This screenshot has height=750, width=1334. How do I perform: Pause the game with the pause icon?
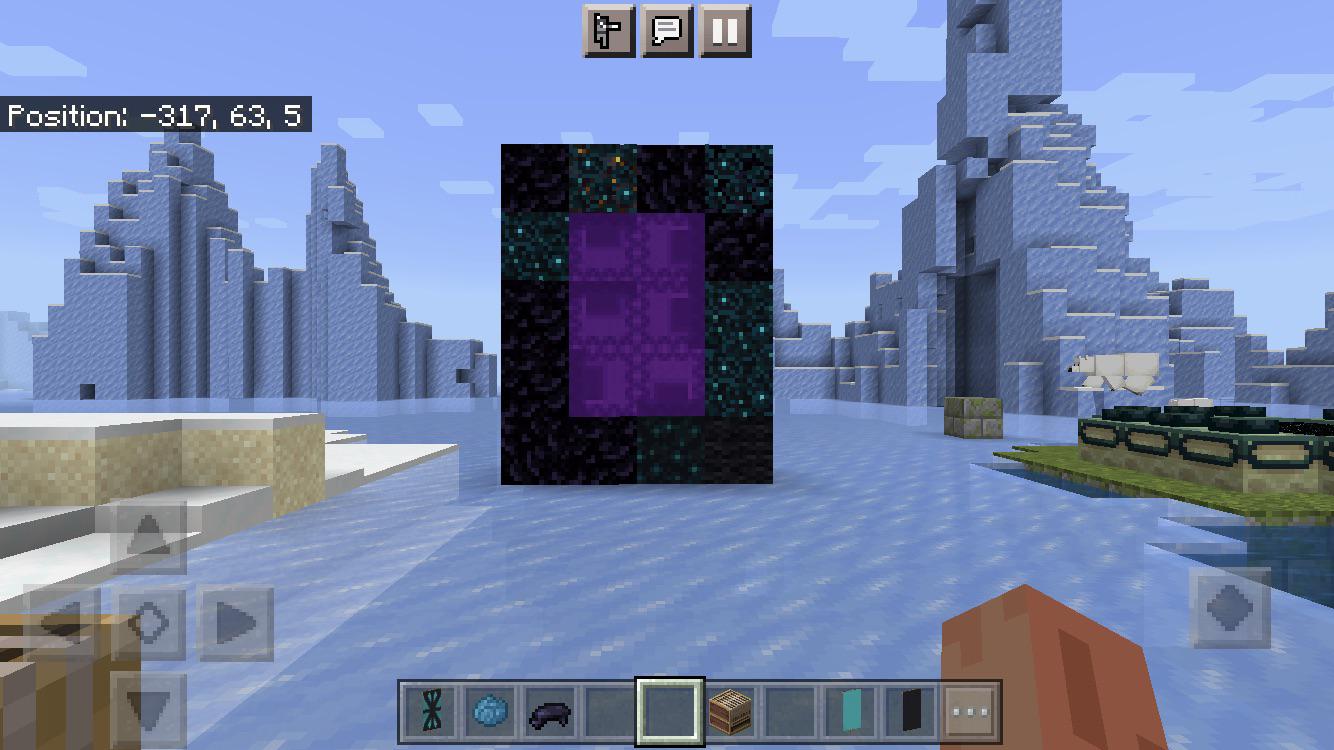(x=727, y=30)
